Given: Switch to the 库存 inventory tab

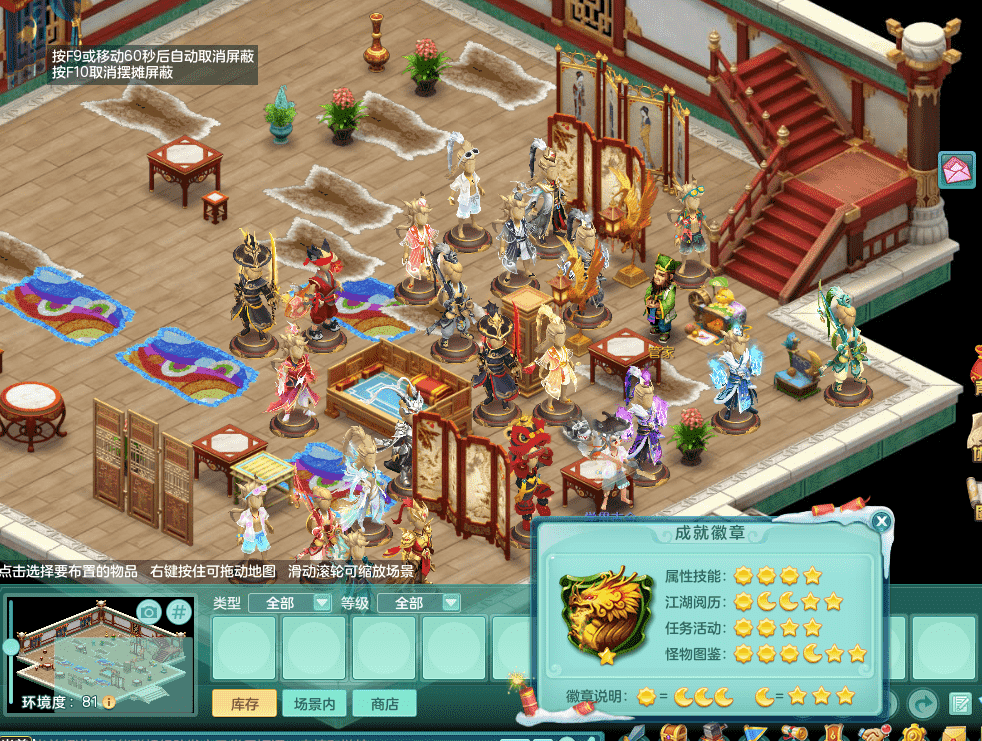Looking at the screenshot, I should pyautogui.click(x=244, y=703).
